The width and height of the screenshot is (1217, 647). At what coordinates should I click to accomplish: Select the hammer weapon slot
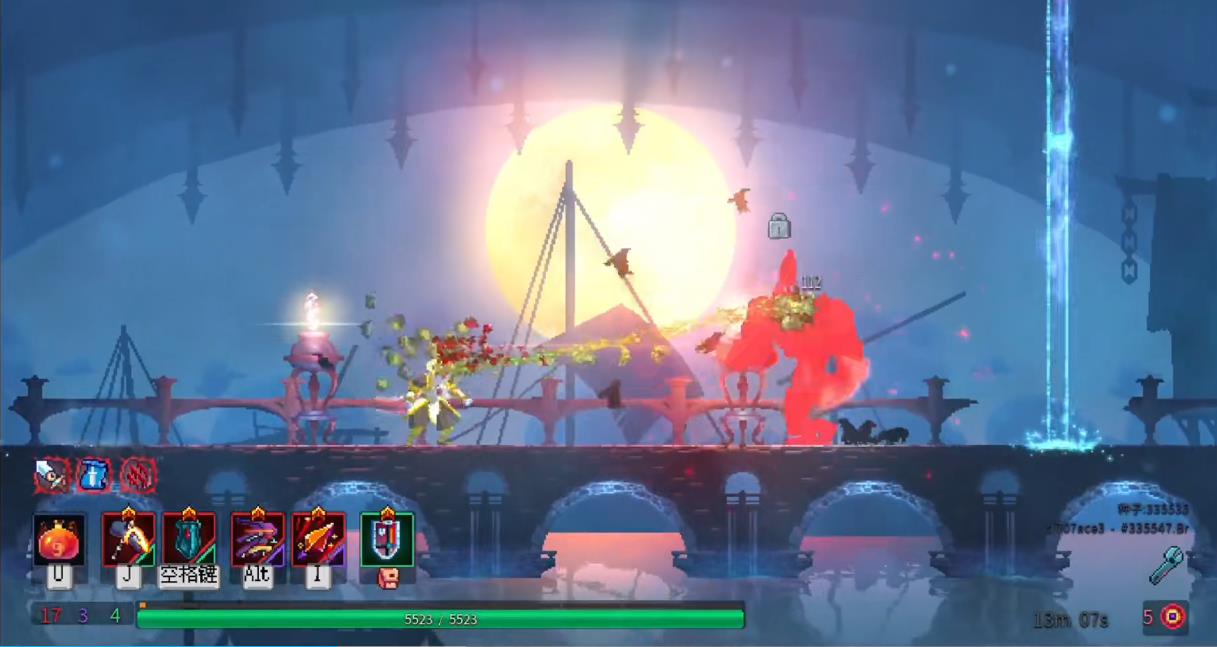tap(128, 540)
